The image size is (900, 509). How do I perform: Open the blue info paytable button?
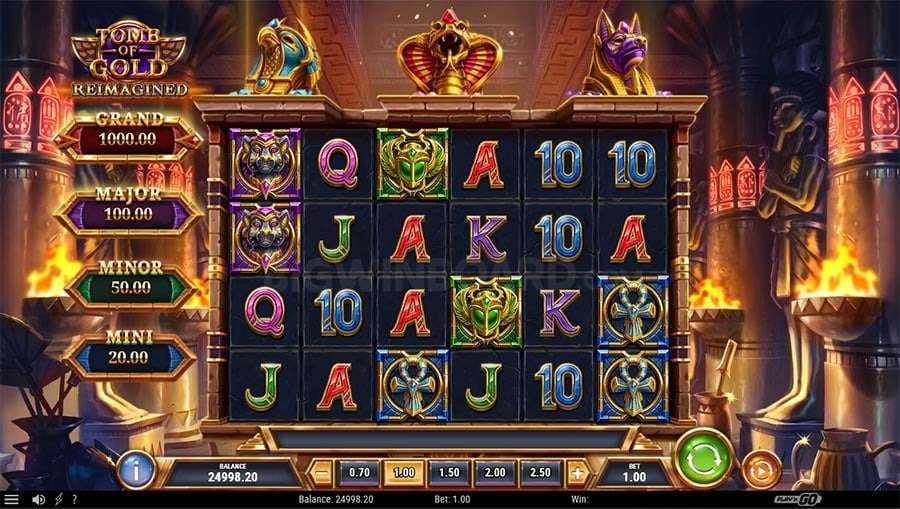[x=135, y=470]
